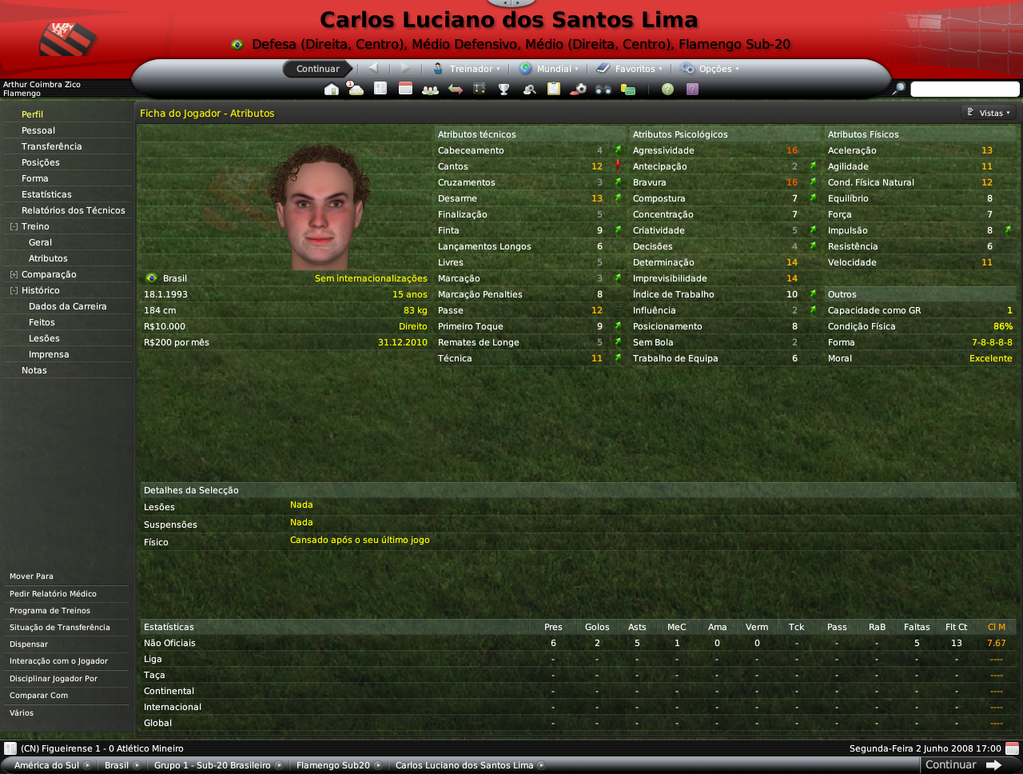Viewport: 1023px width, 774px height.
Task: Open the Mundial menu
Action: click(545, 69)
